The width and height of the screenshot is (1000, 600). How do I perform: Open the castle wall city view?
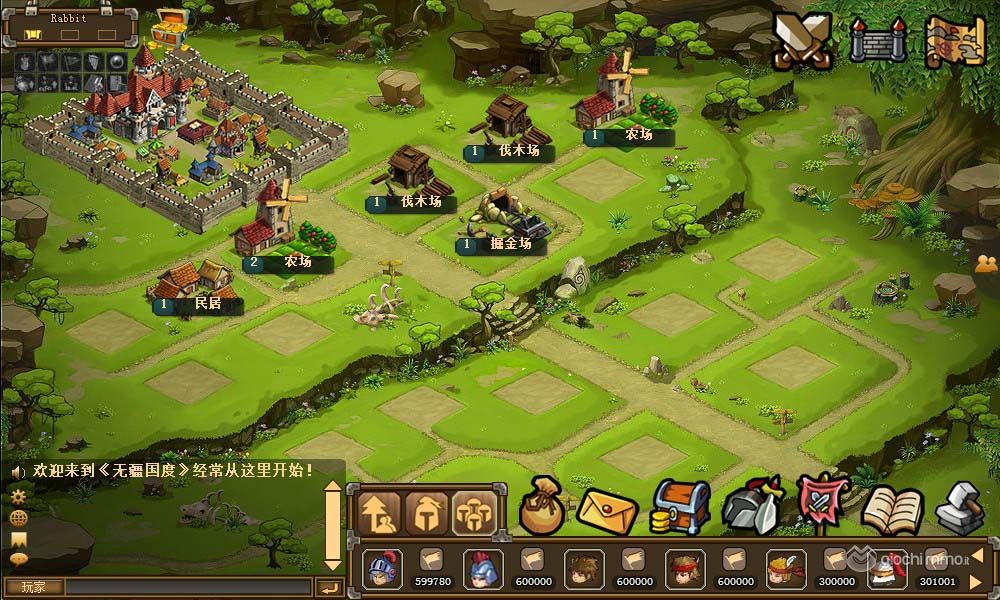click(878, 41)
